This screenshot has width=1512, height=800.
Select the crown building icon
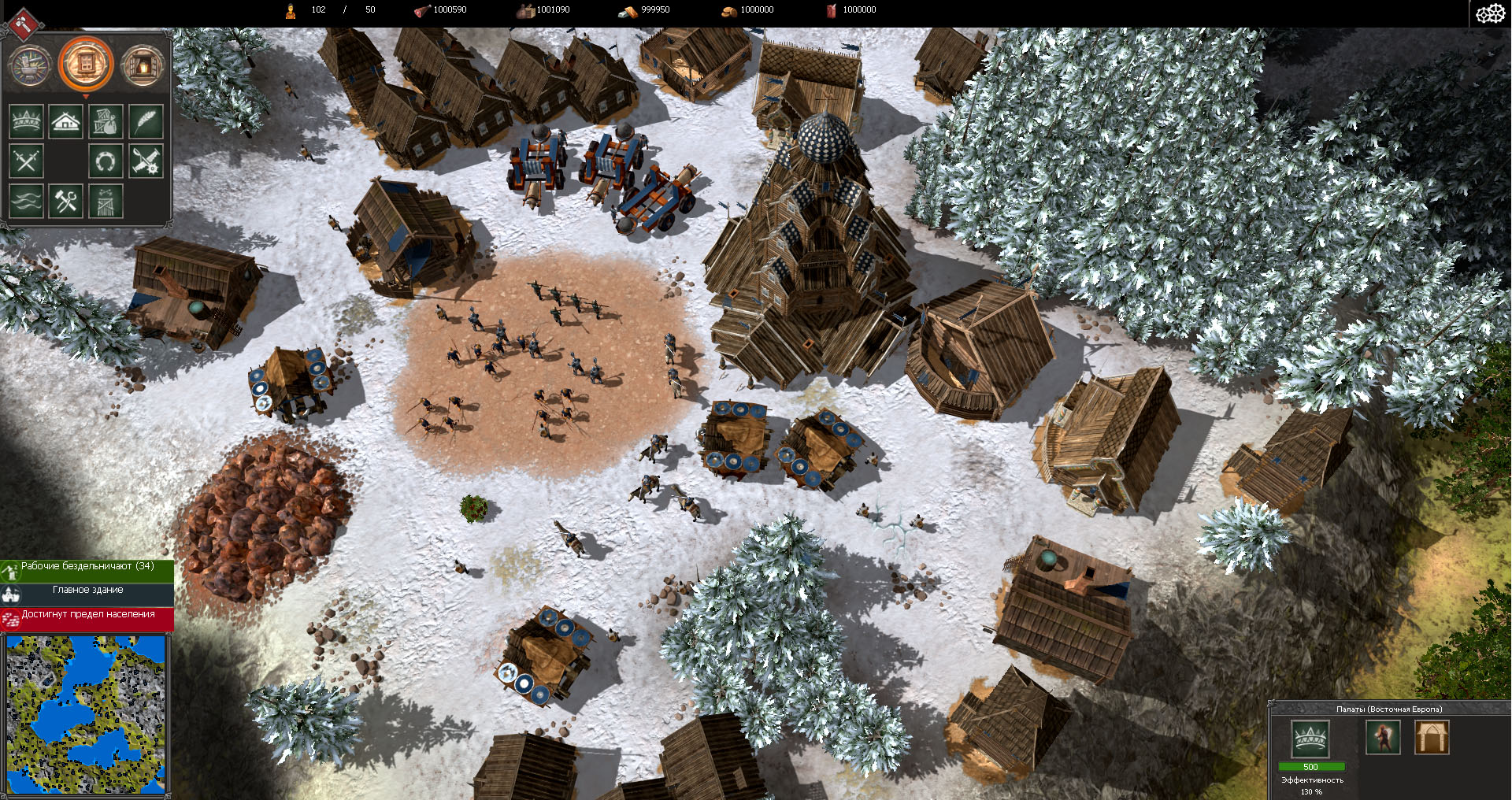[x=26, y=120]
